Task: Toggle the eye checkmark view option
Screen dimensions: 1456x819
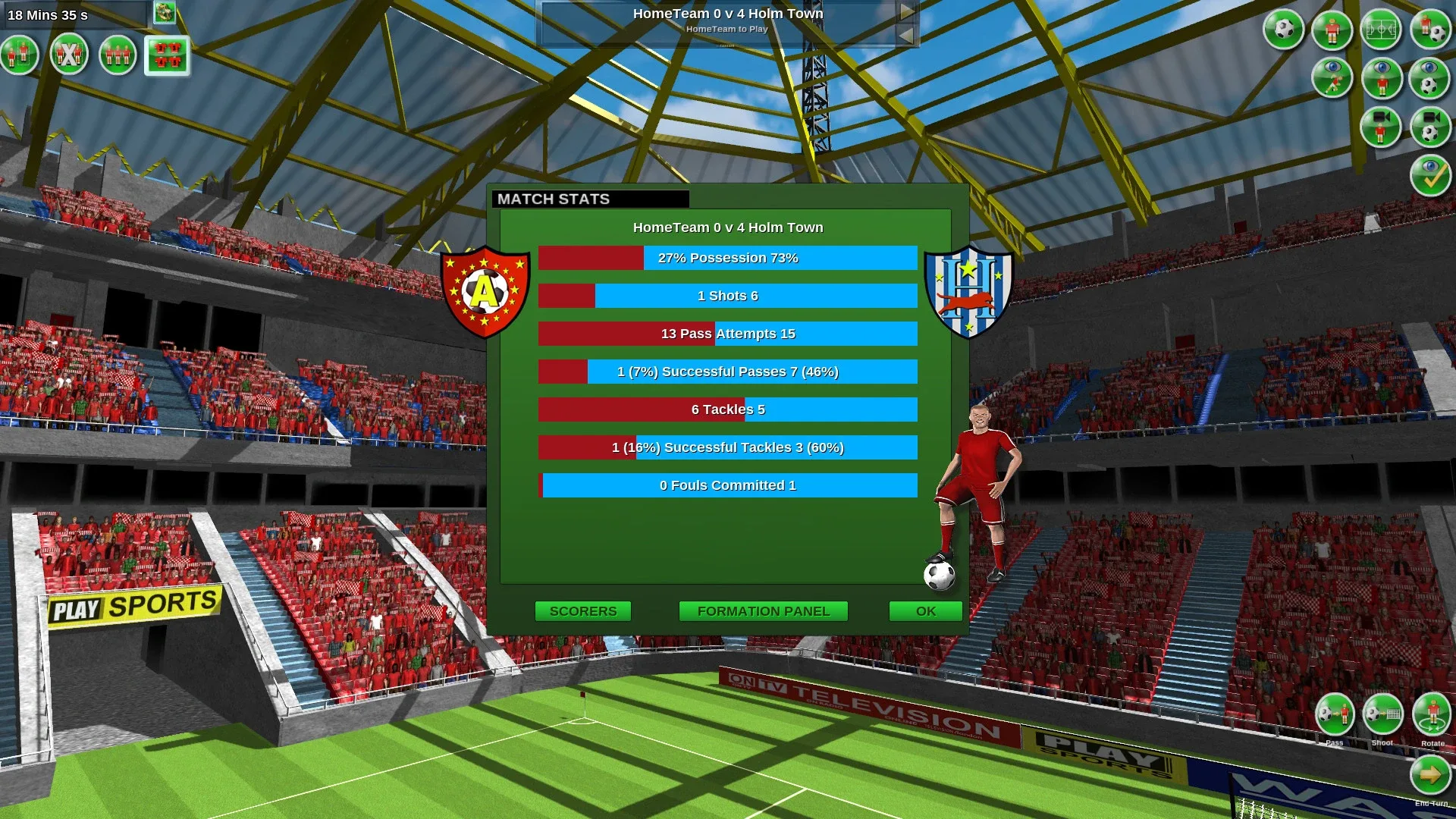Action: [x=1430, y=175]
